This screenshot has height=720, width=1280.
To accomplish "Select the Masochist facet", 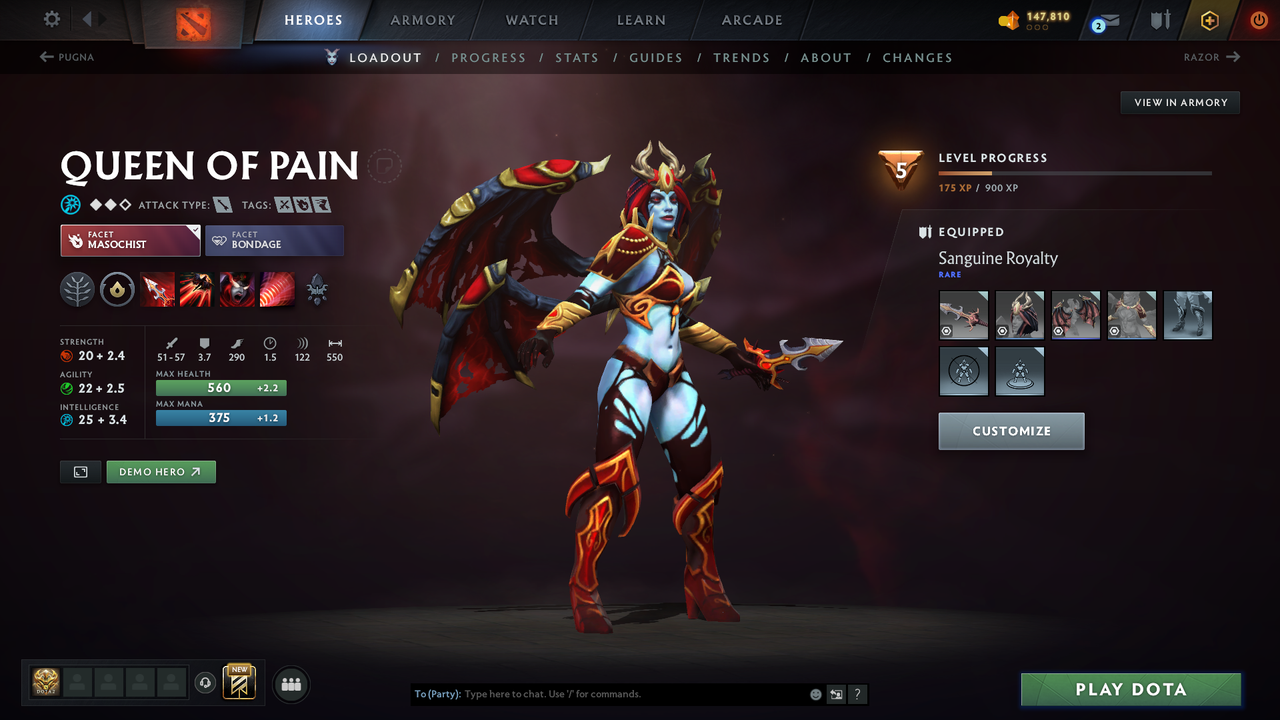I will [x=130, y=240].
